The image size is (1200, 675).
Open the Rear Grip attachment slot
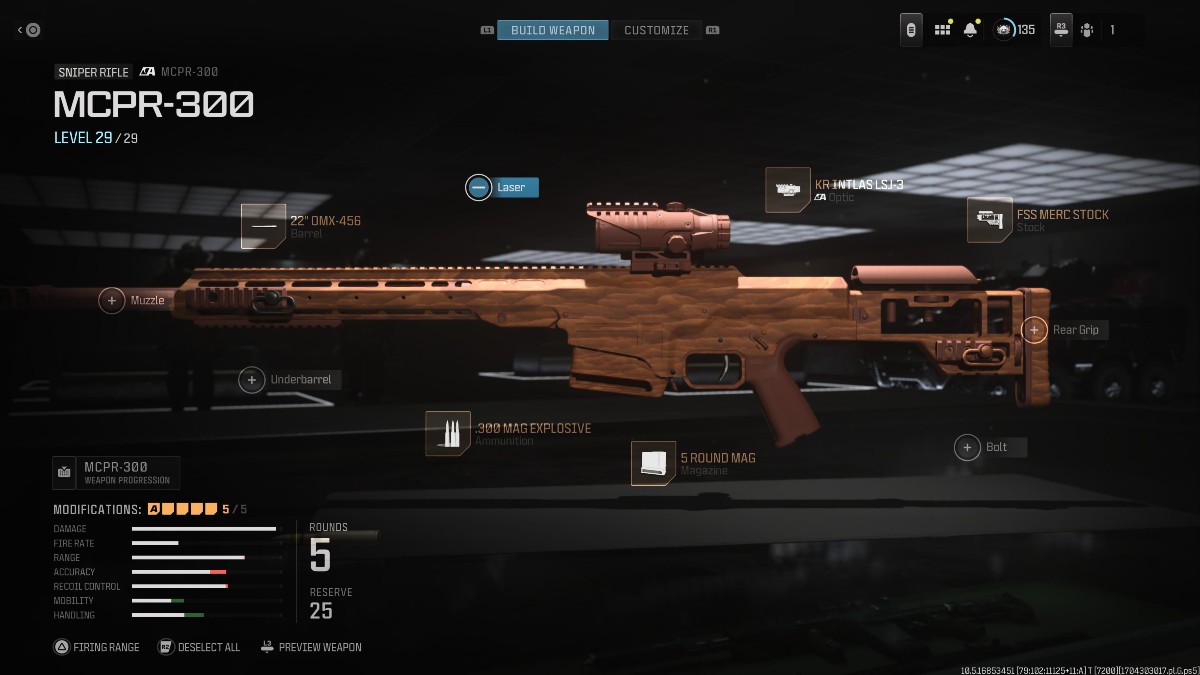point(1034,330)
